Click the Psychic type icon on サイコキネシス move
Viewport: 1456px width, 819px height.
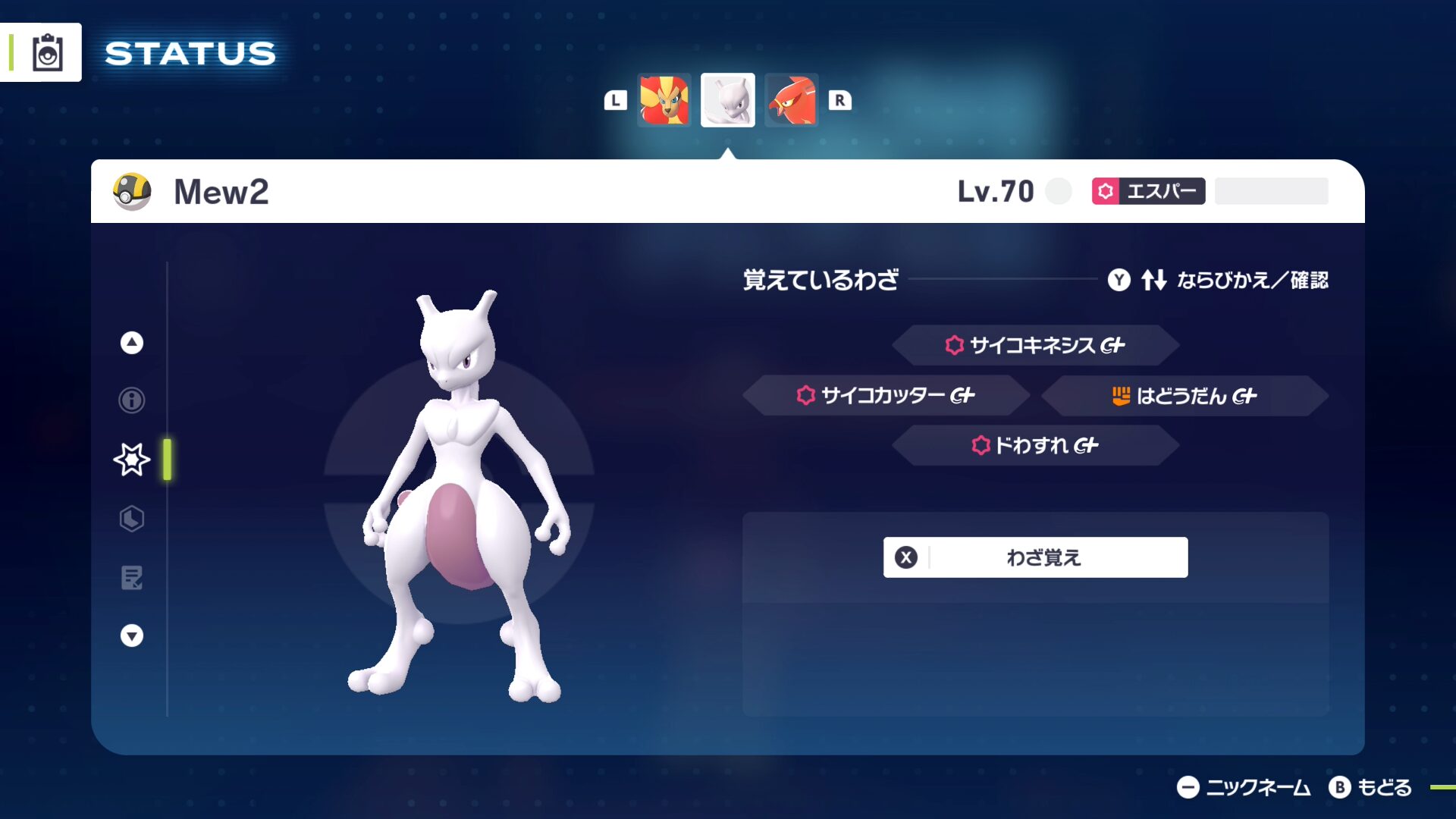(952, 345)
